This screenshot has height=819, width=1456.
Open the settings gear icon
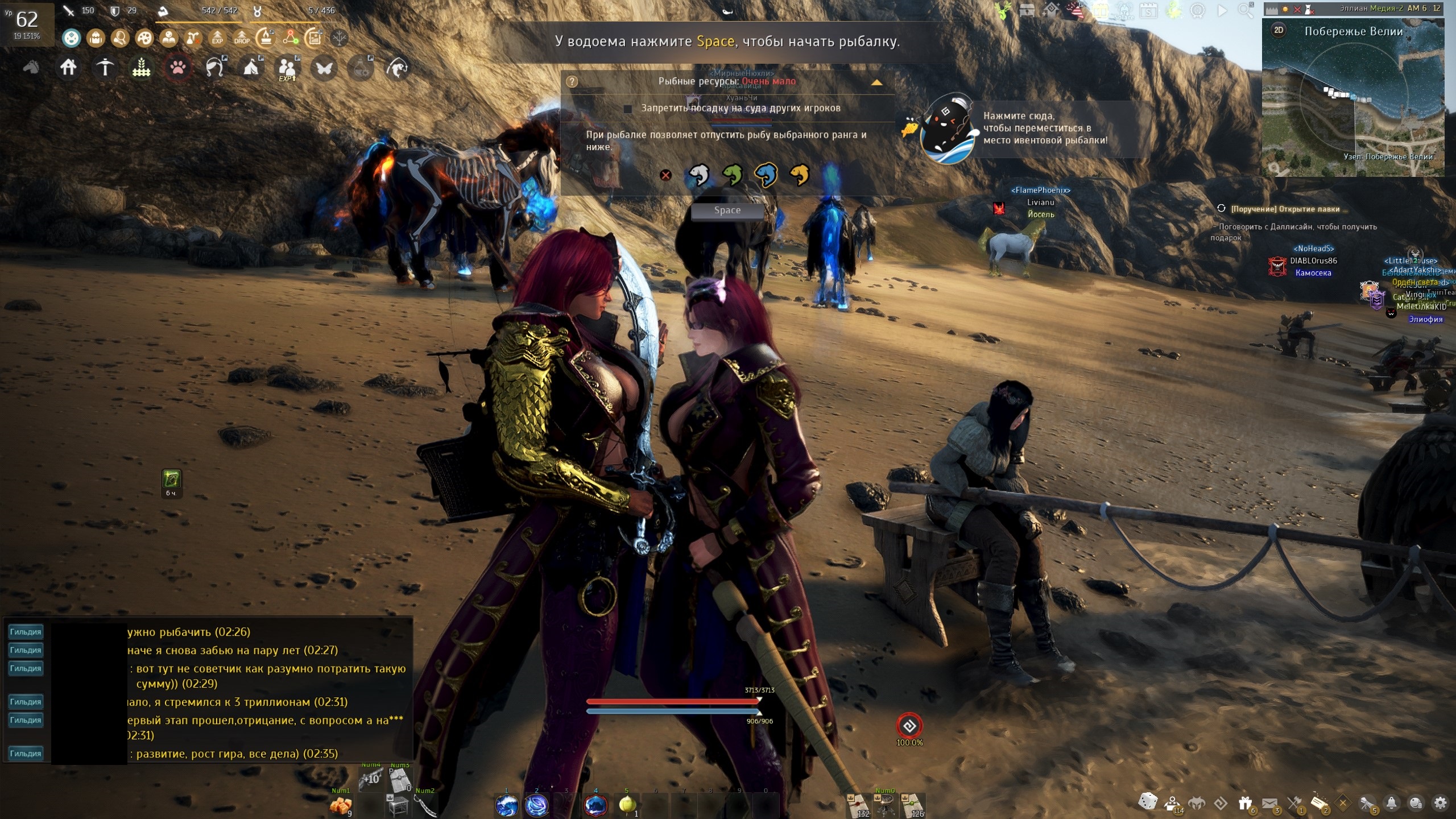[1441, 803]
